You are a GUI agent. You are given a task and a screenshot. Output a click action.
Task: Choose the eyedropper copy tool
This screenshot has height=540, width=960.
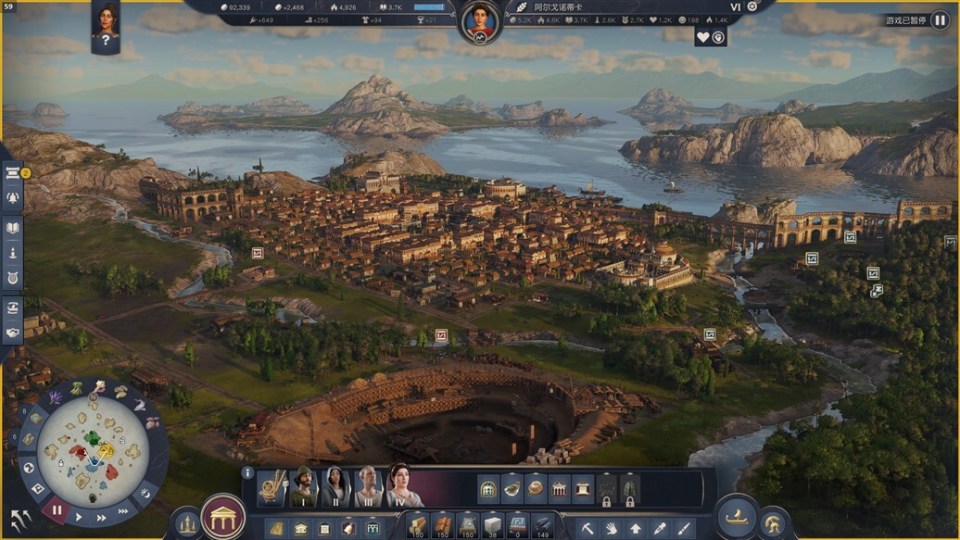coord(659,526)
